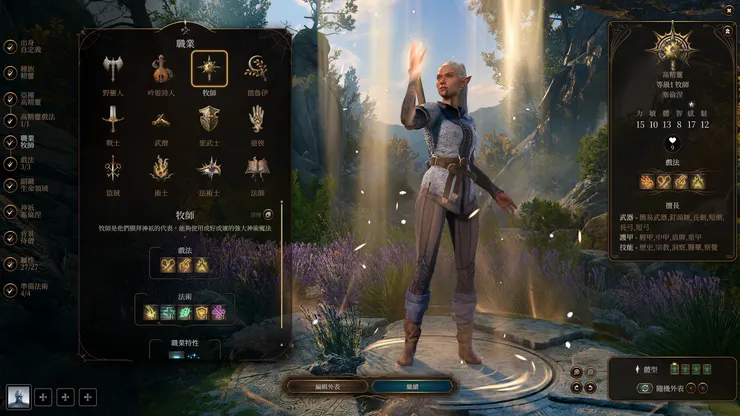Select the character portrait in bottom party bar
Image resolution: width=740 pixels, height=416 pixels.
(x=18, y=397)
